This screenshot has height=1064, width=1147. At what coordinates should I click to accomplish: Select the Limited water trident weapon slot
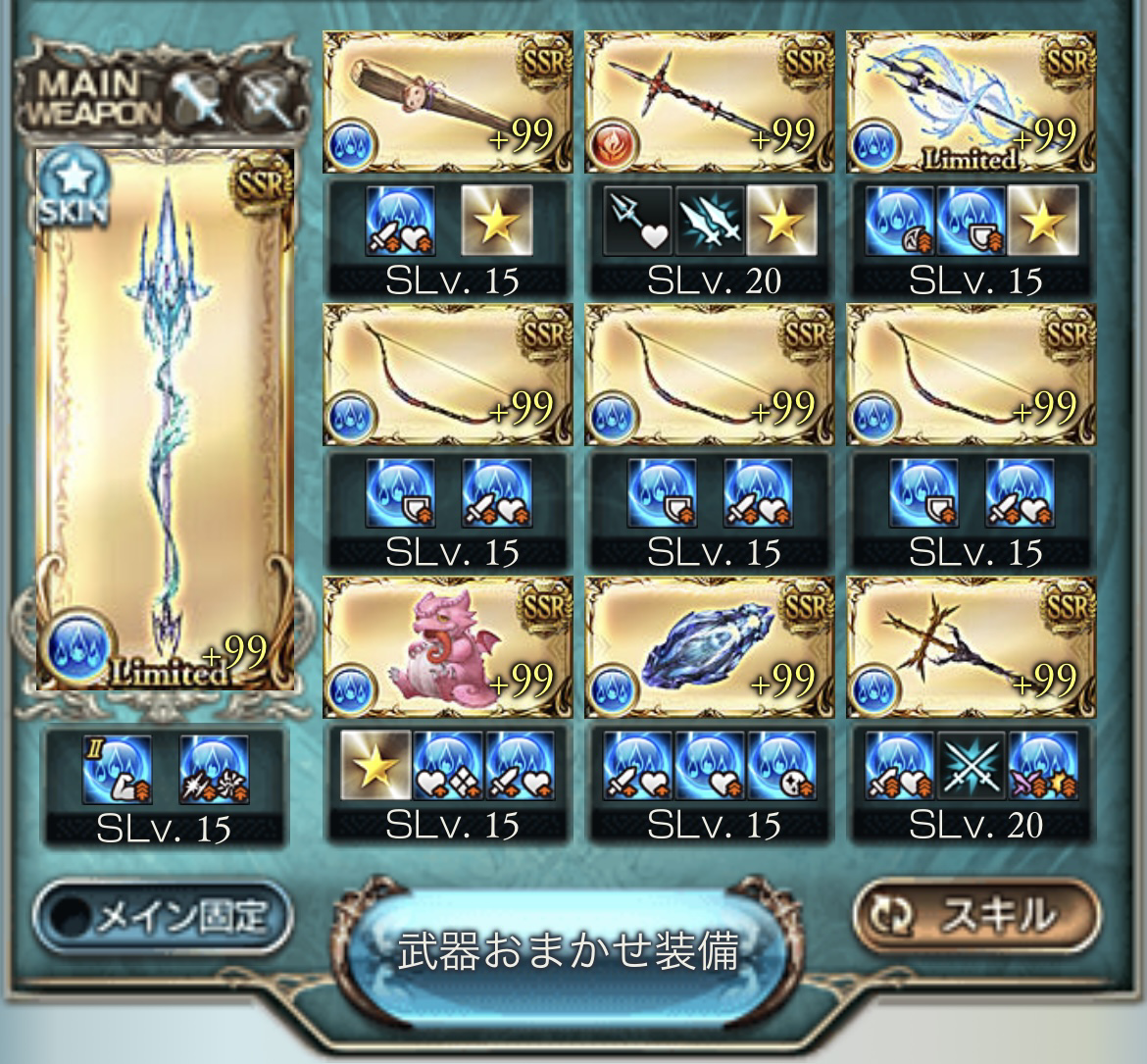[x=971, y=102]
